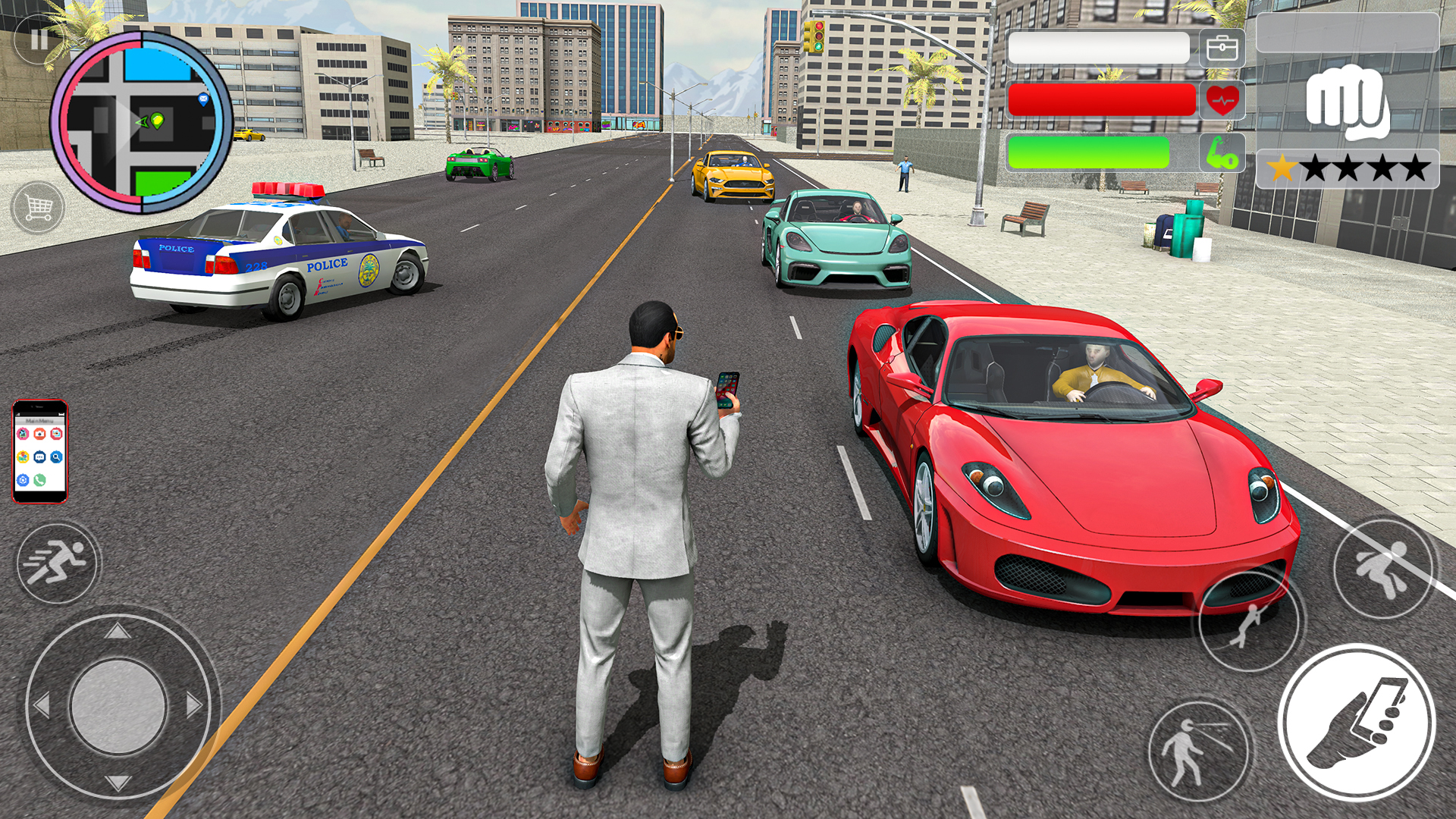Tap the gallery app on the phone menu
This screenshot has height=819, width=1456.
[57, 434]
